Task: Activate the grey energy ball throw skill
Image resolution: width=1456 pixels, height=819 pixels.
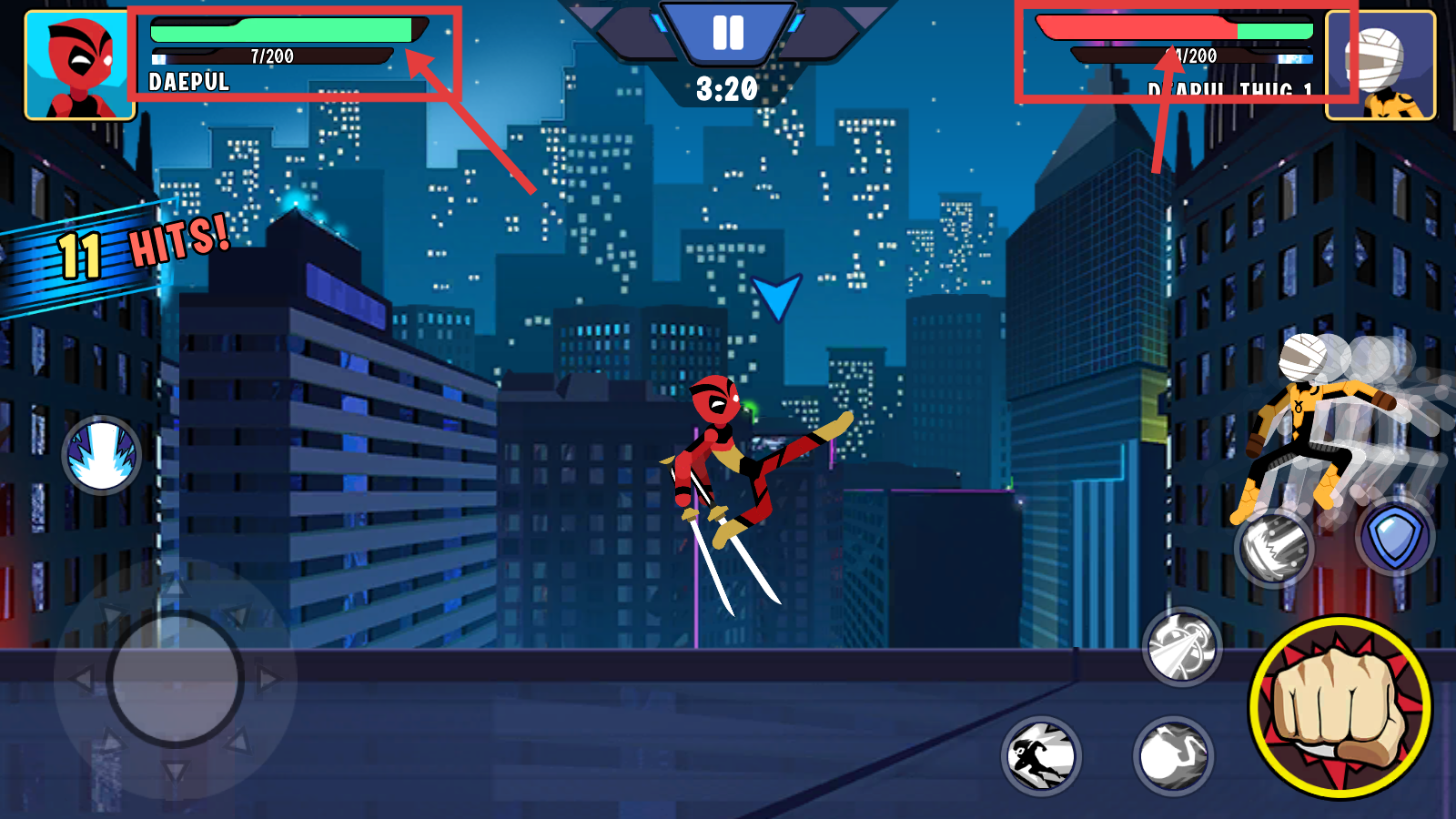Action: [1173, 755]
